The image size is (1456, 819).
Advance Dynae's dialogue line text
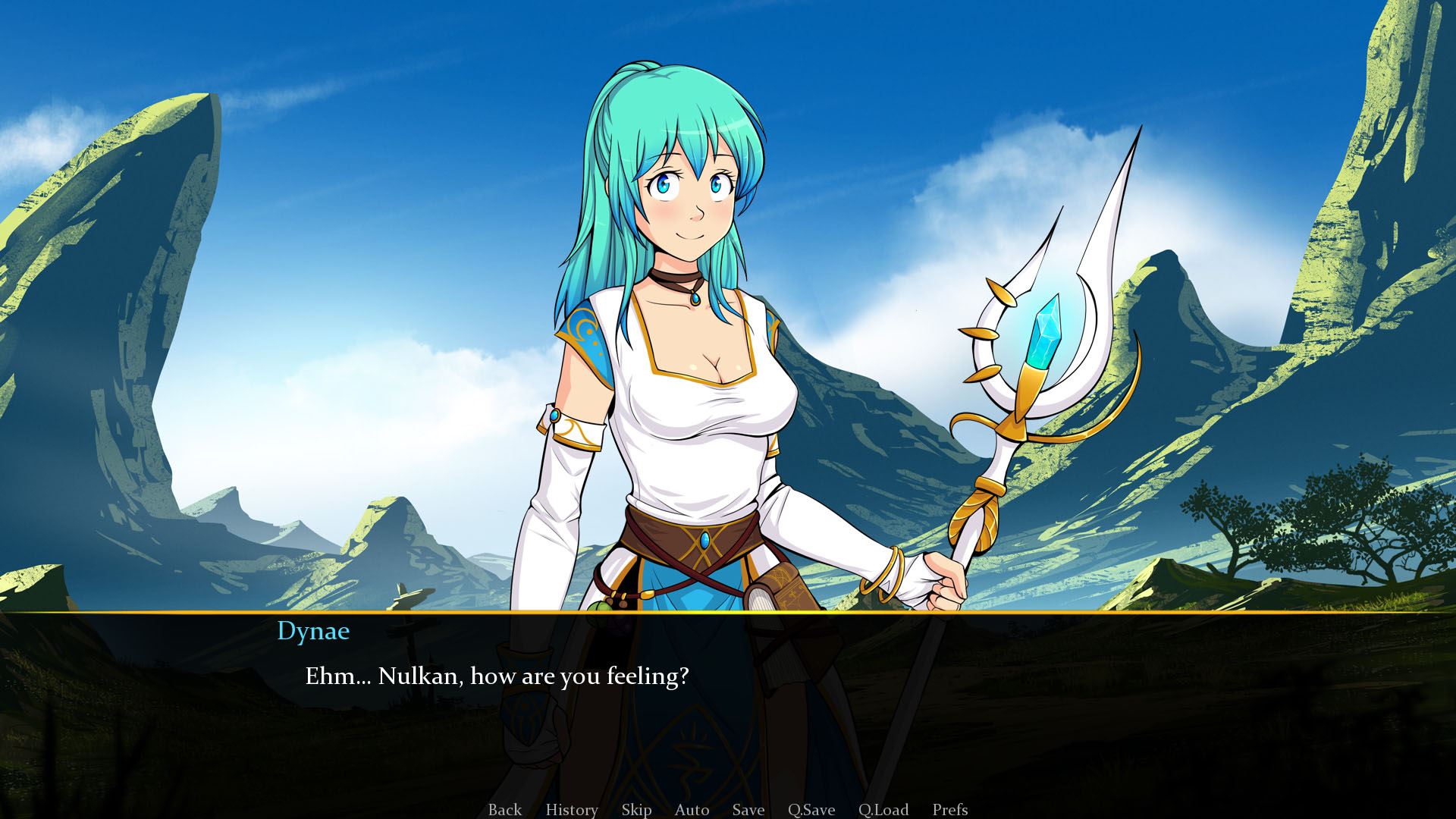[x=497, y=676]
